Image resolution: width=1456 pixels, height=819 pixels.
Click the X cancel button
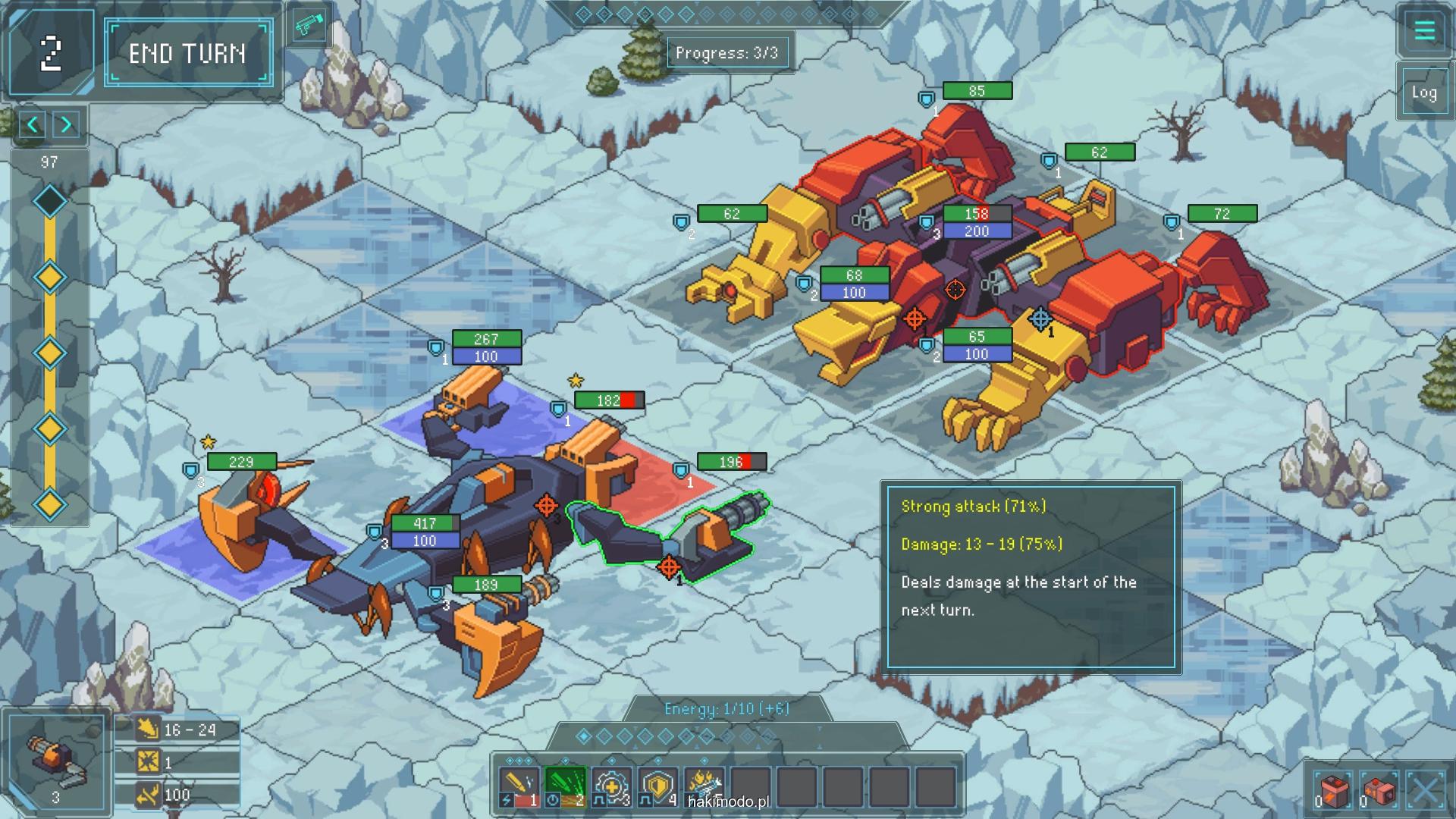click(1426, 791)
